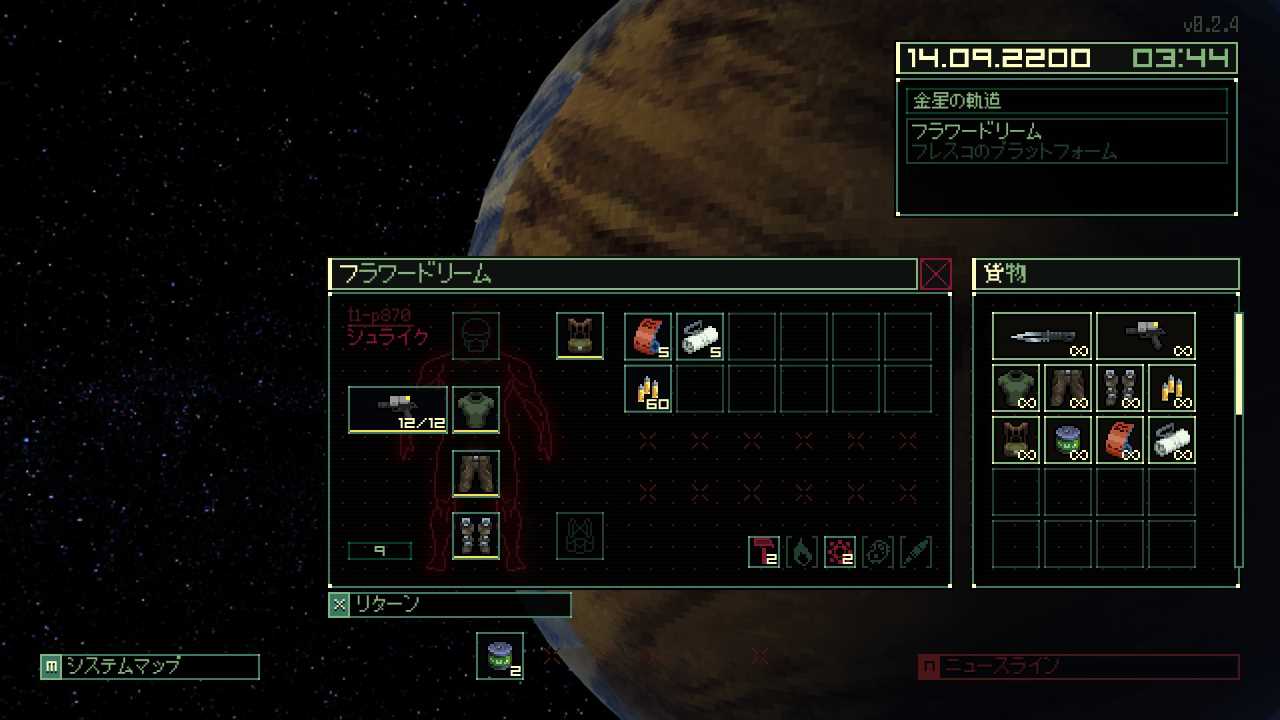Select the ammo stack of 60 bullets

coord(648,388)
